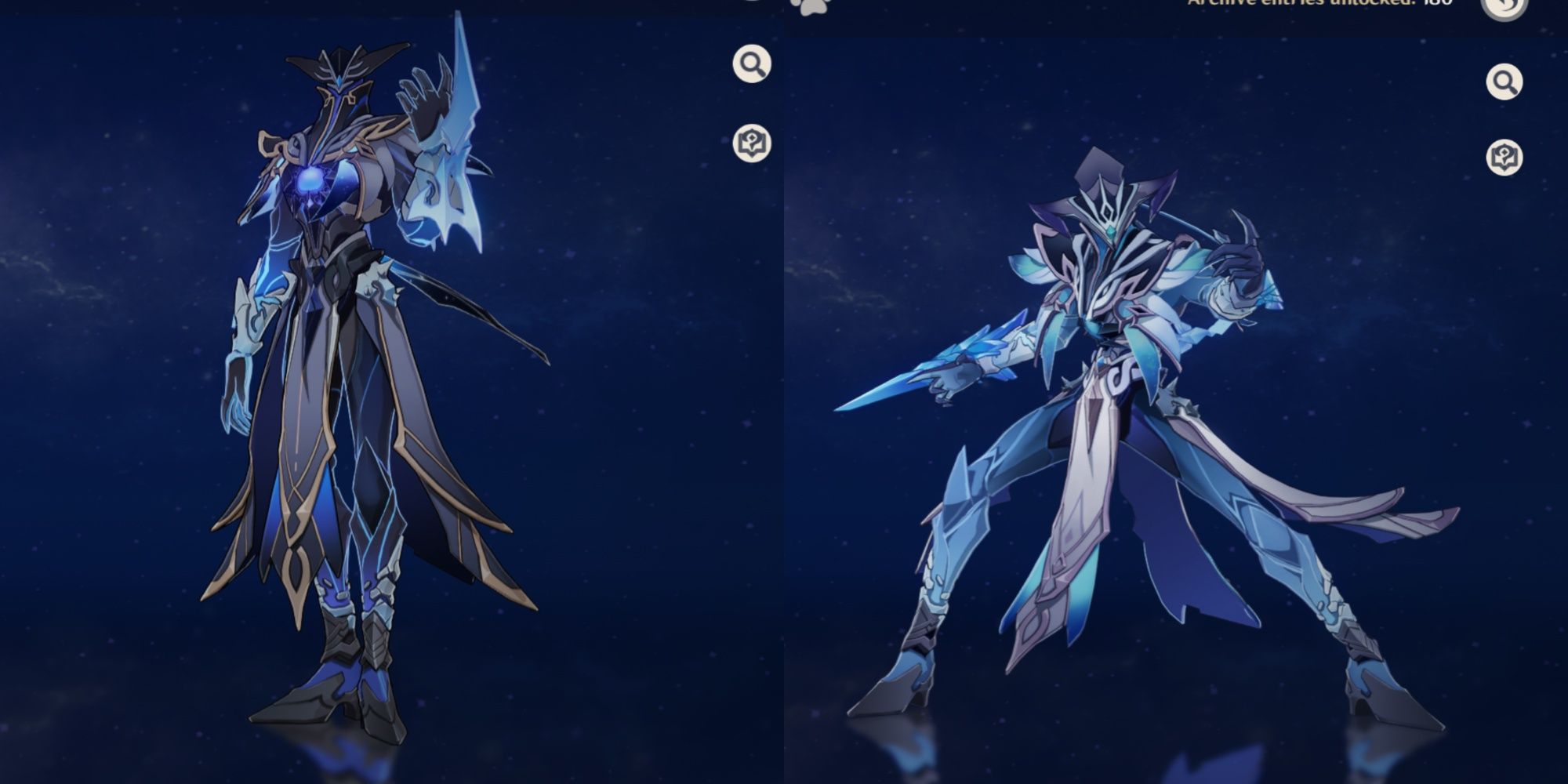1568x784 pixels.
Task: Select the paw print Living Beings category icon
Action: tap(815, 8)
